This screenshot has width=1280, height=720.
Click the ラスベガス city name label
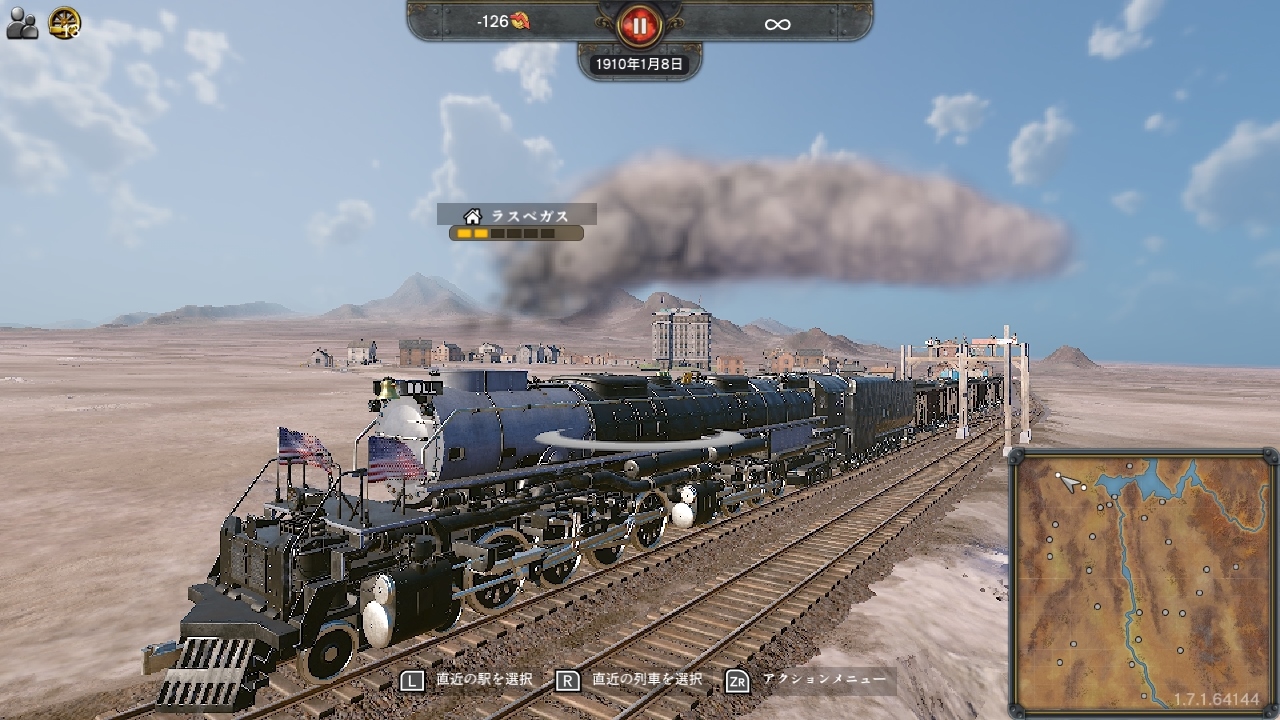(530, 213)
